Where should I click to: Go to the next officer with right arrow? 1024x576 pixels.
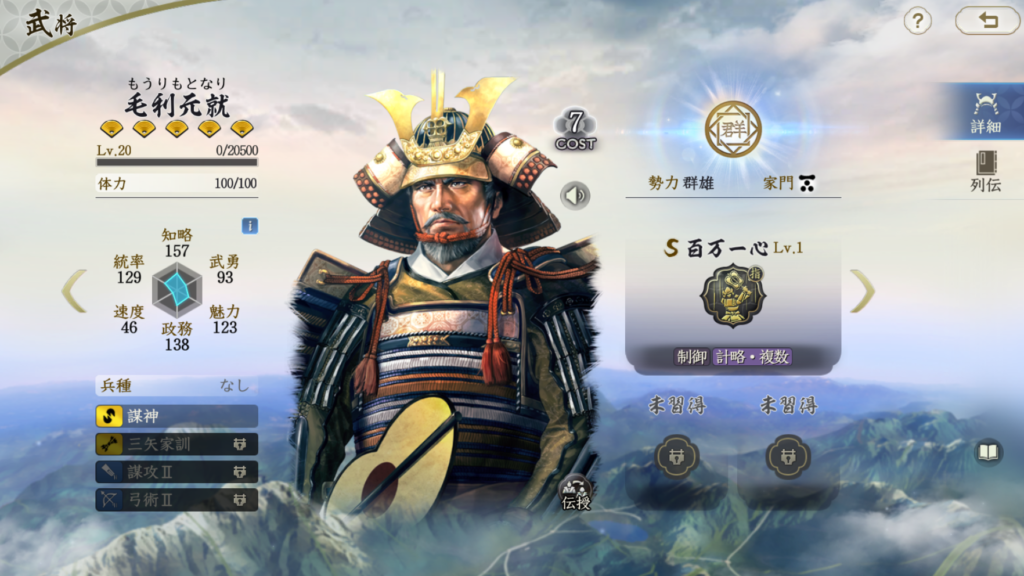click(862, 290)
